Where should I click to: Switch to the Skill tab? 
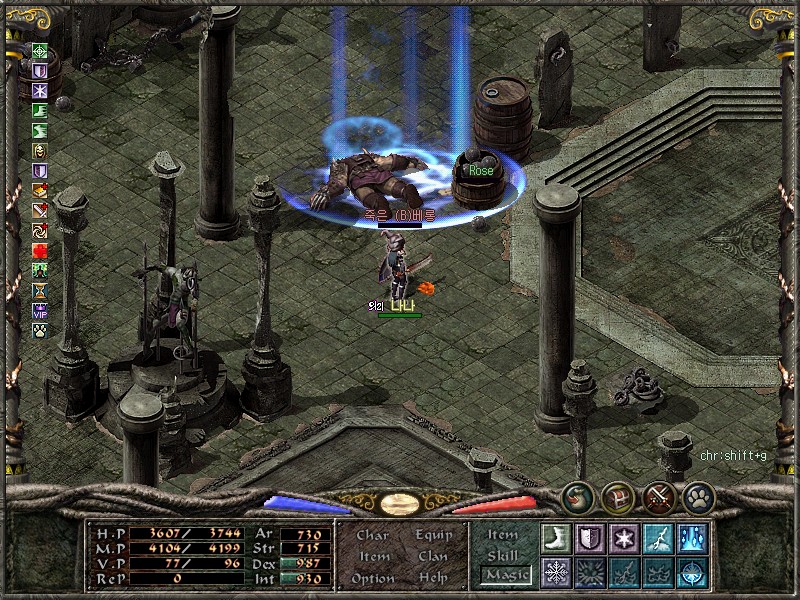click(503, 554)
